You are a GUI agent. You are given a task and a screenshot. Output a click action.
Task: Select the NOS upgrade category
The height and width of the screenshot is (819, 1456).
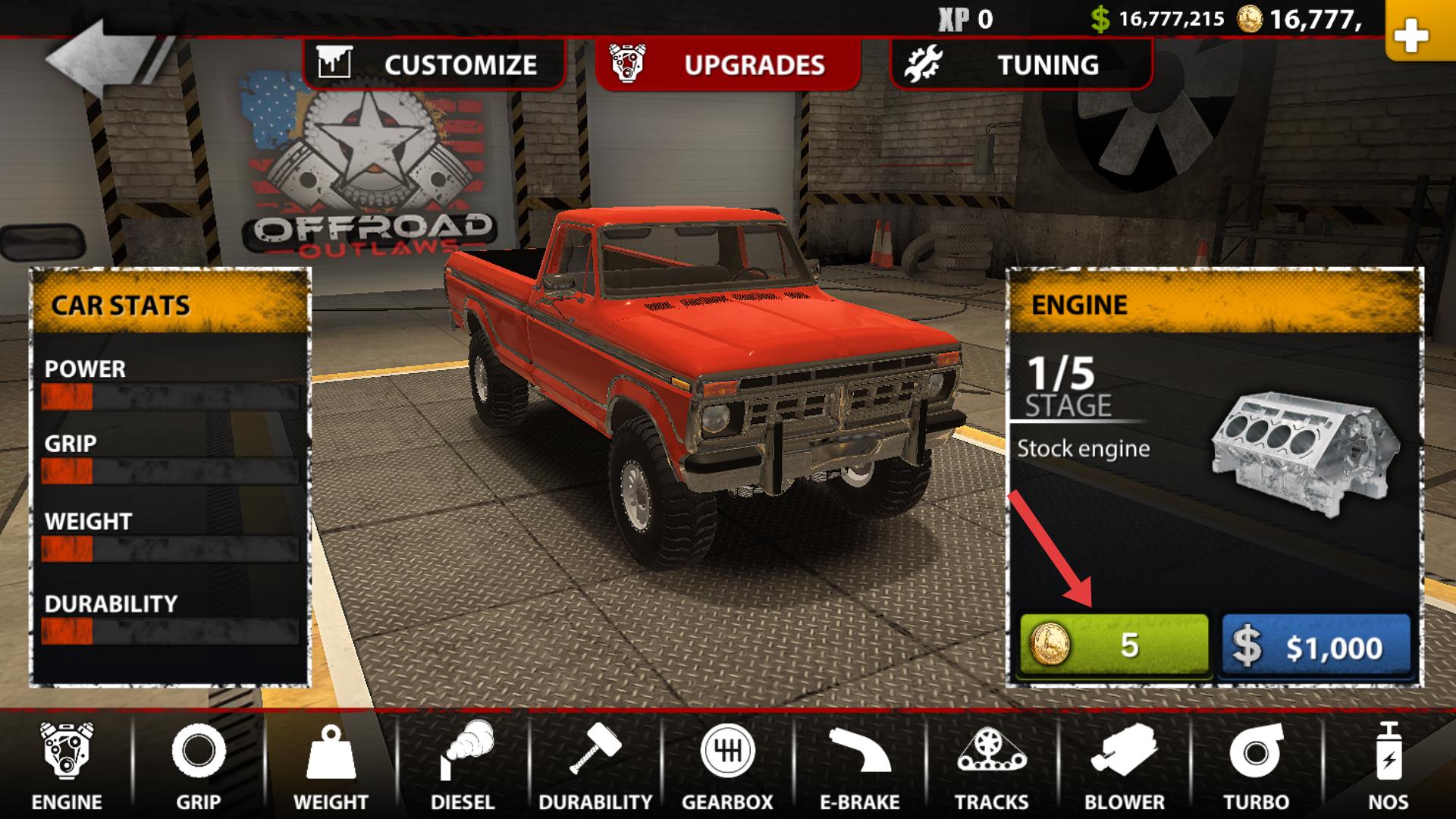[1388, 766]
